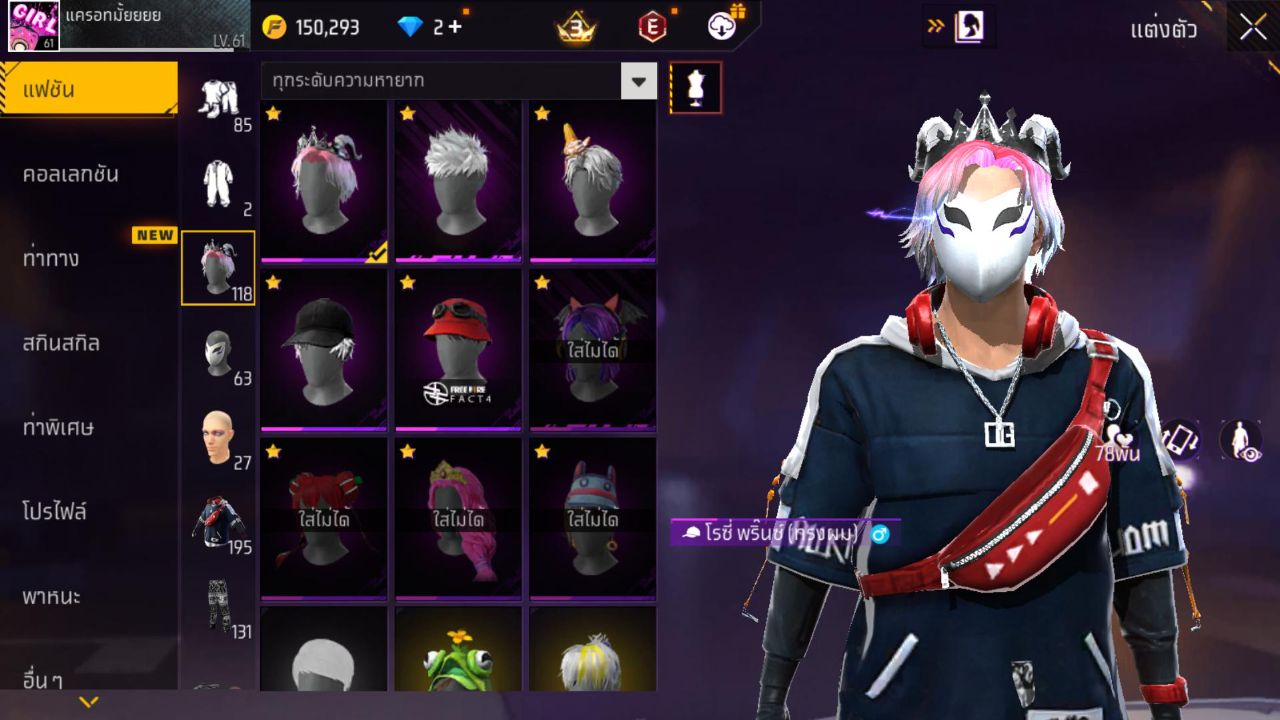Click the mannequin outfit preset icon
The height and width of the screenshot is (720, 1280).
click(694, 87)
